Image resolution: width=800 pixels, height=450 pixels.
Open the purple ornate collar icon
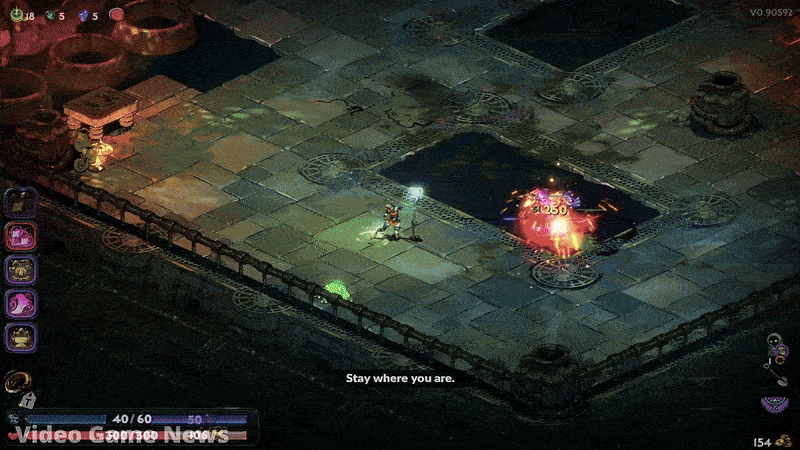(773, 403)
